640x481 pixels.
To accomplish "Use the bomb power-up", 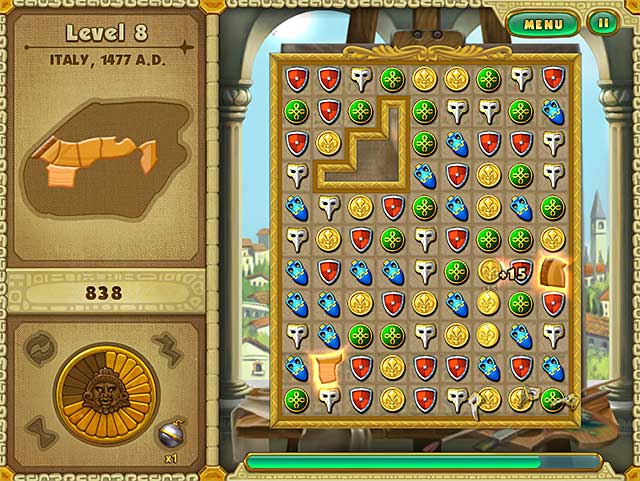I will click(171, 432).
